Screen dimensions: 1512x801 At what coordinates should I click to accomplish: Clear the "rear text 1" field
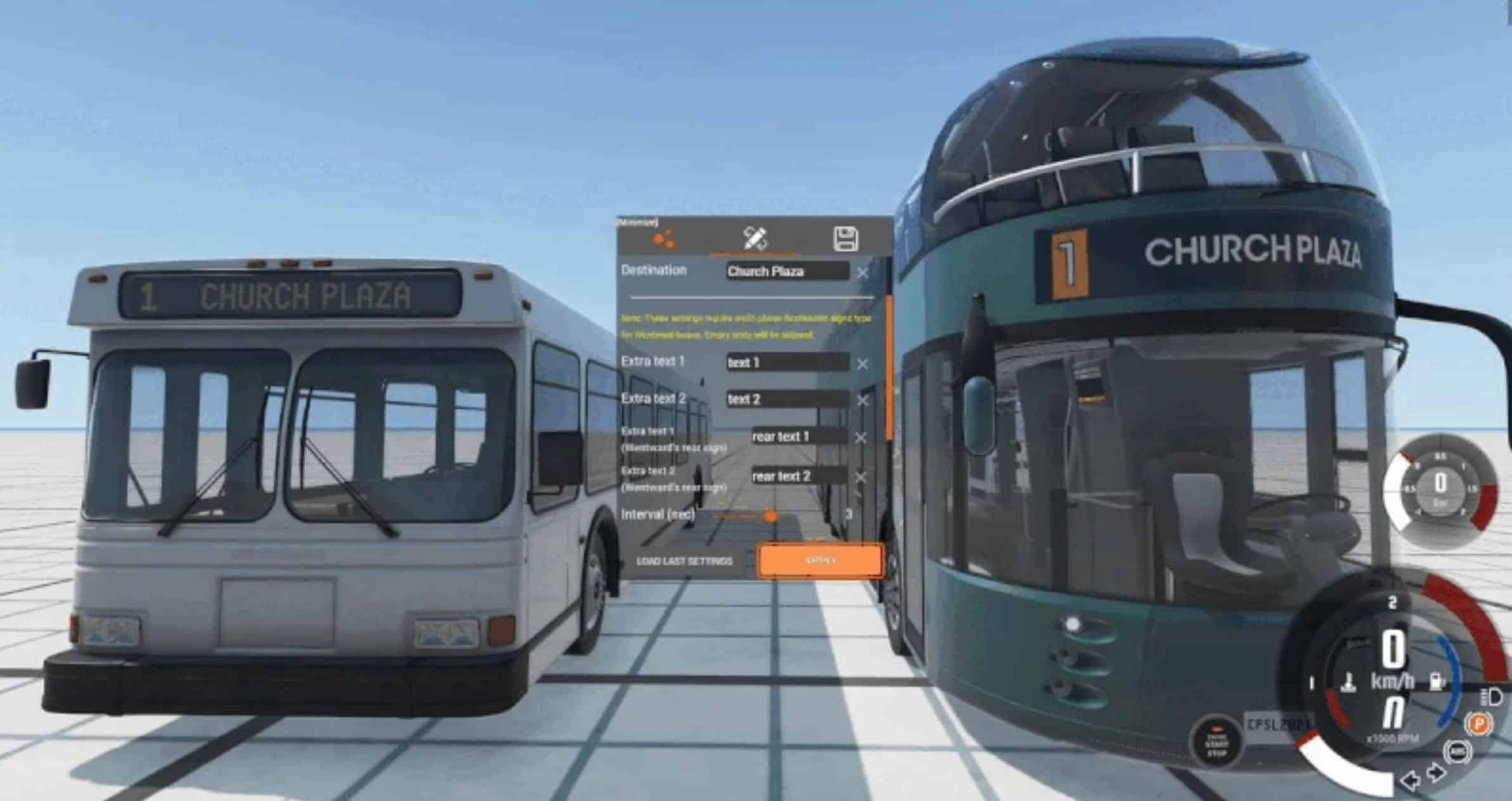click(860, 438)
